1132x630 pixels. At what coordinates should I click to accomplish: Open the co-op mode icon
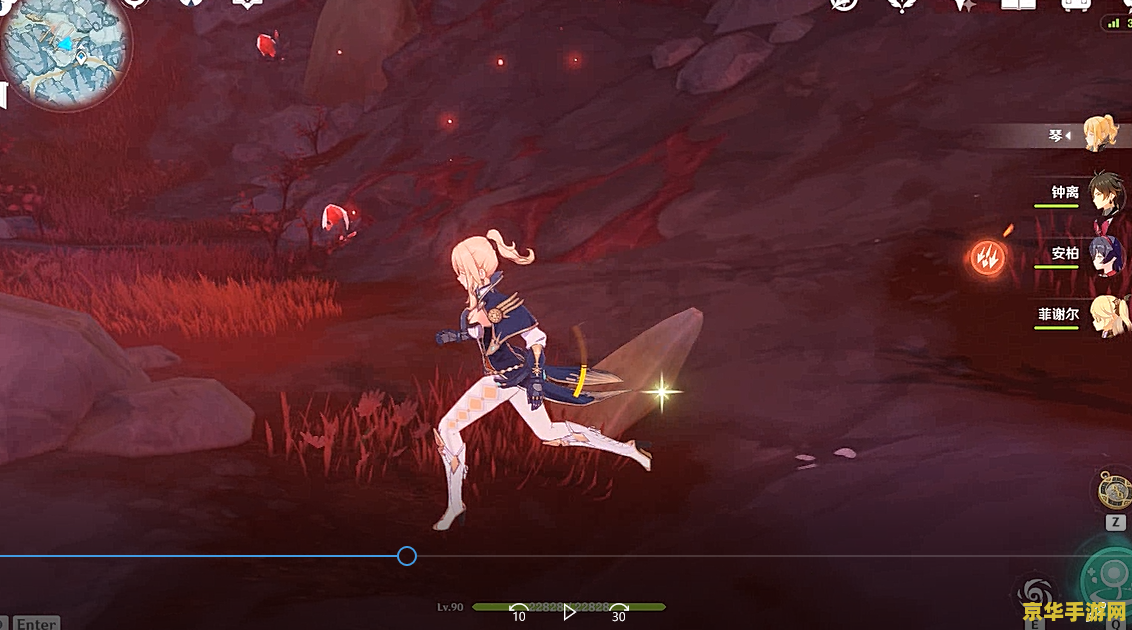(1075, 4)
